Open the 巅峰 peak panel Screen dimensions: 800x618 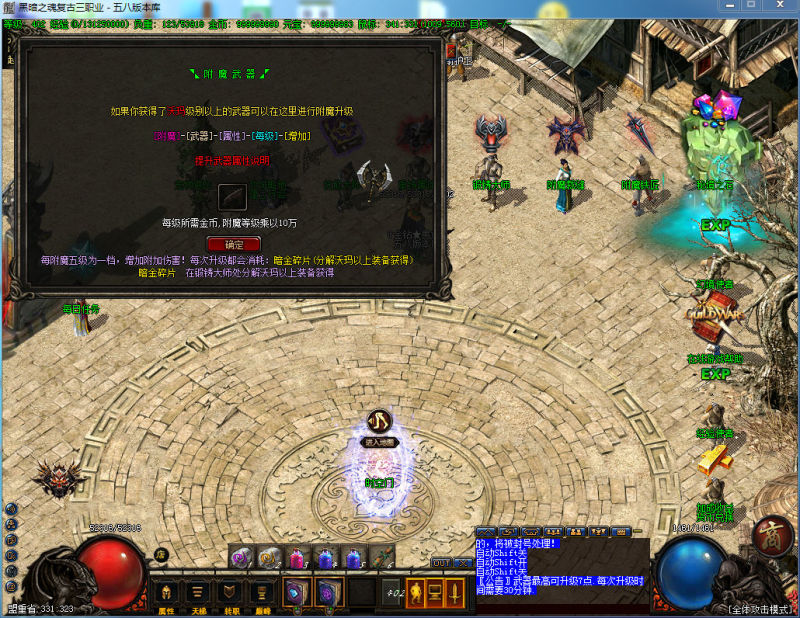[262, 594]
